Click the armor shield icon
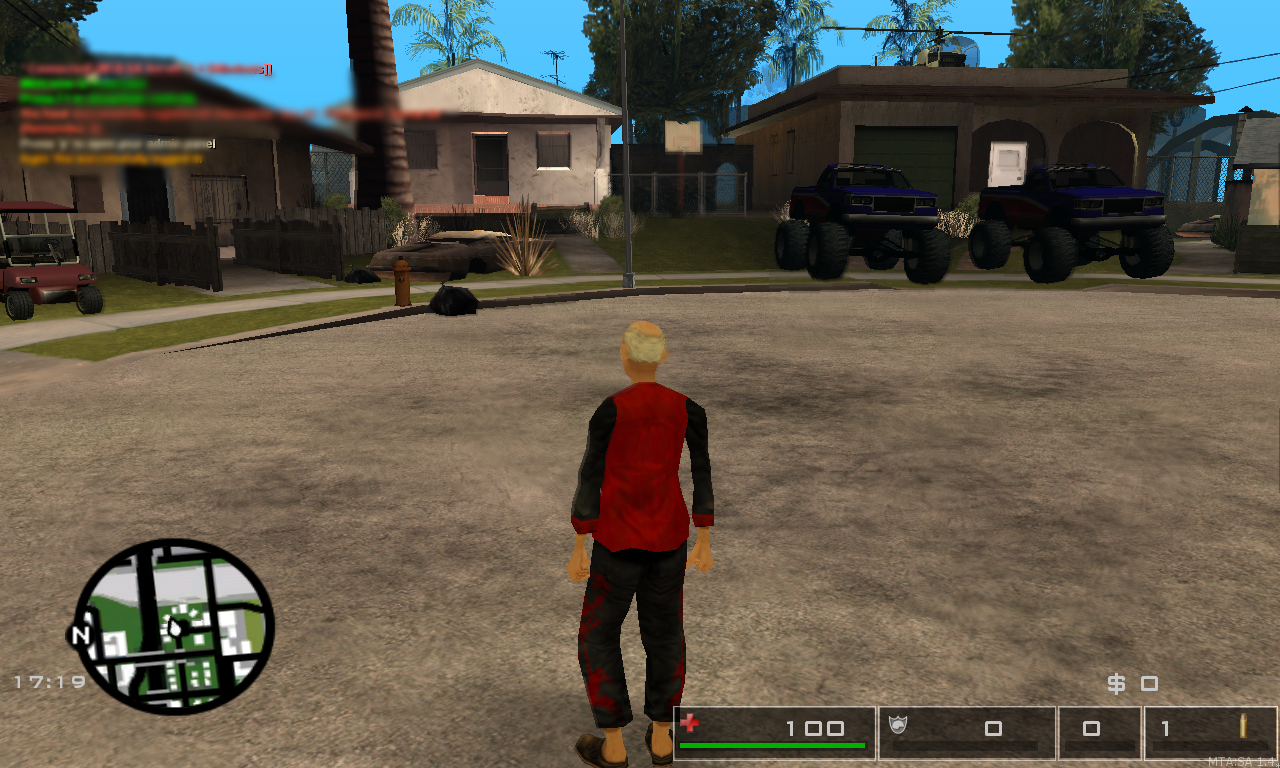The width and height of the screenshot is (1280, 768). point(898,726)
